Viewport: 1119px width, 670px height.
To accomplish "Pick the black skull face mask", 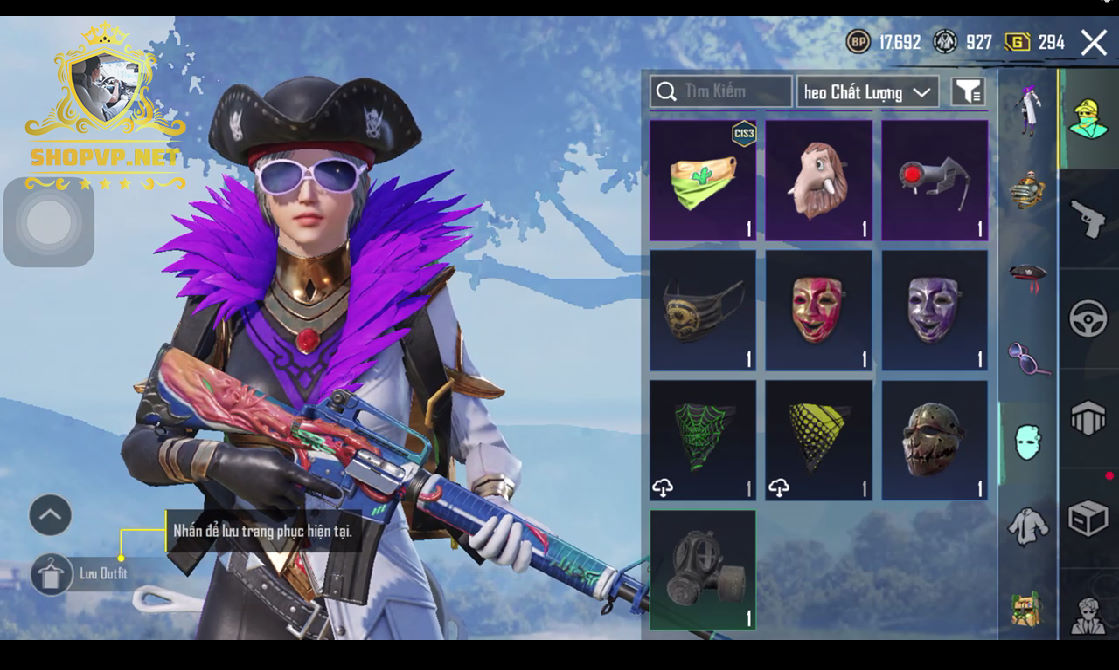I will tap(703, 311).
